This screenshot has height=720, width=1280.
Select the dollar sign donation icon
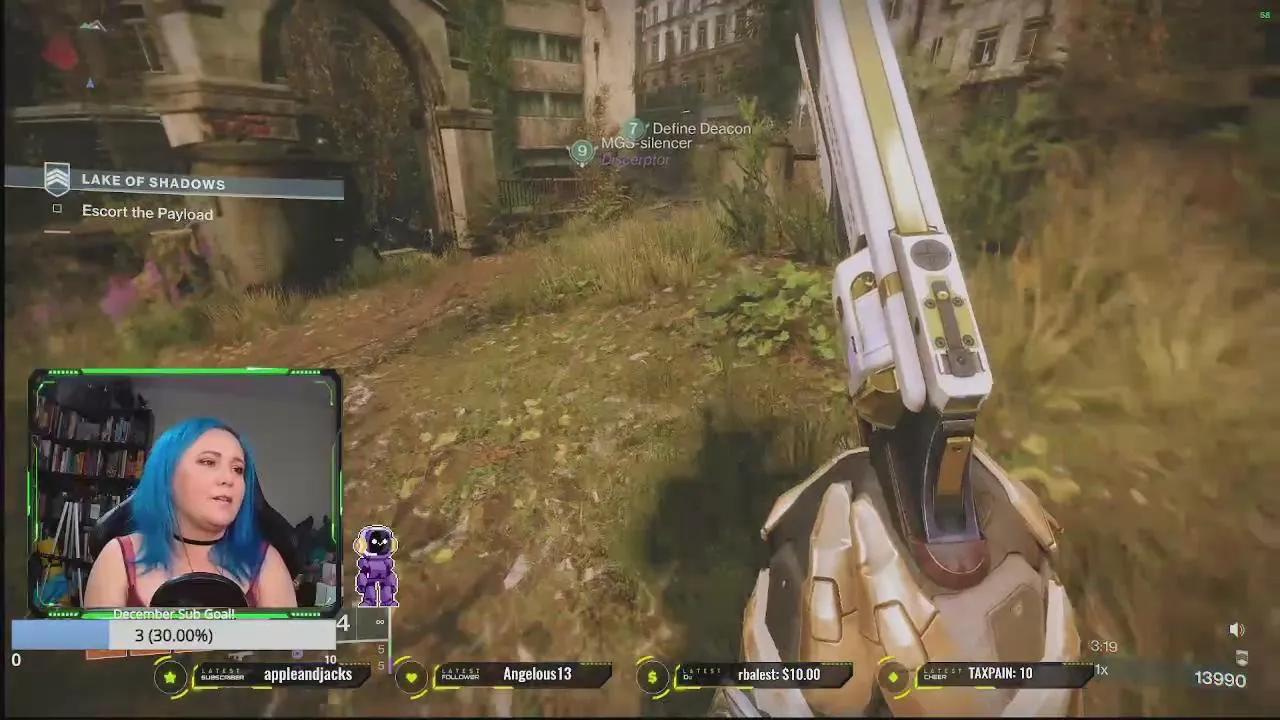coord(653,675)
